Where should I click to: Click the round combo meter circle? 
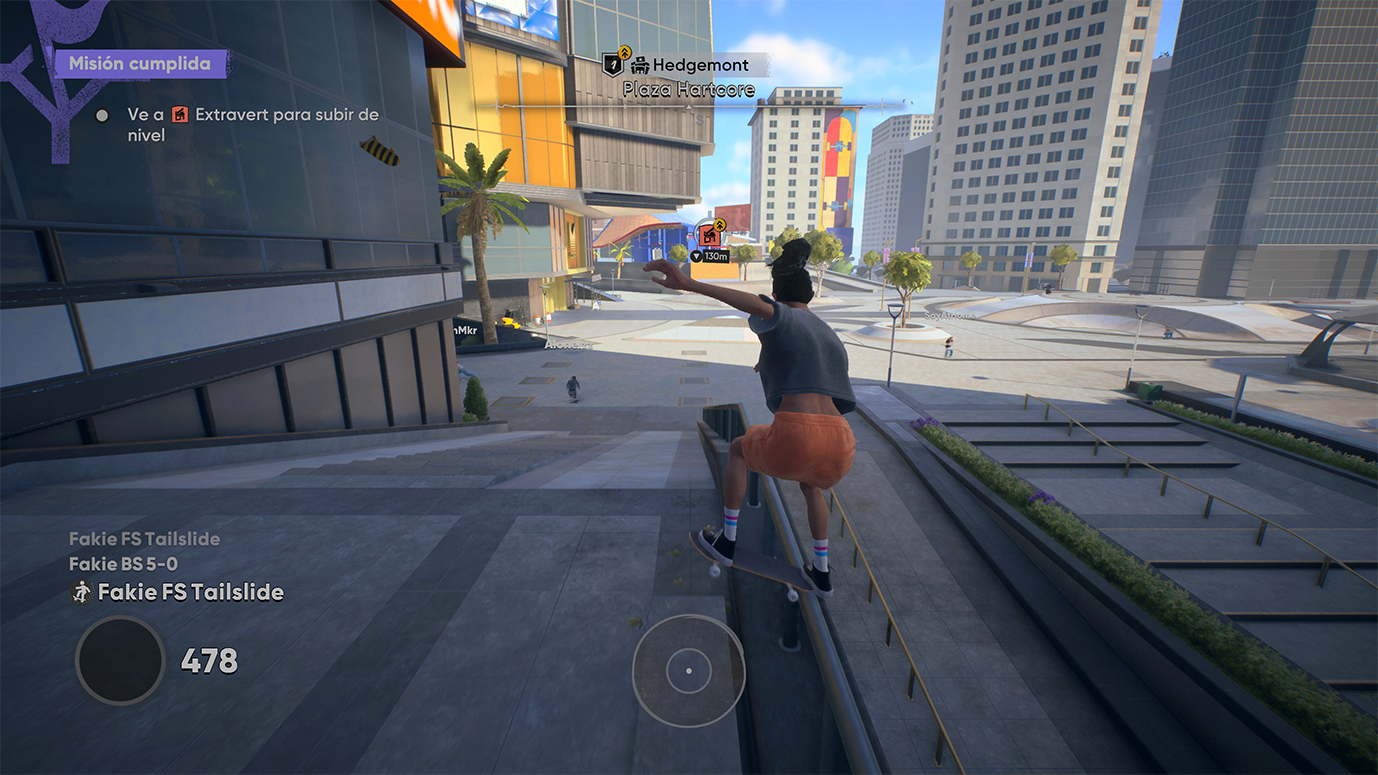point(120,660)
